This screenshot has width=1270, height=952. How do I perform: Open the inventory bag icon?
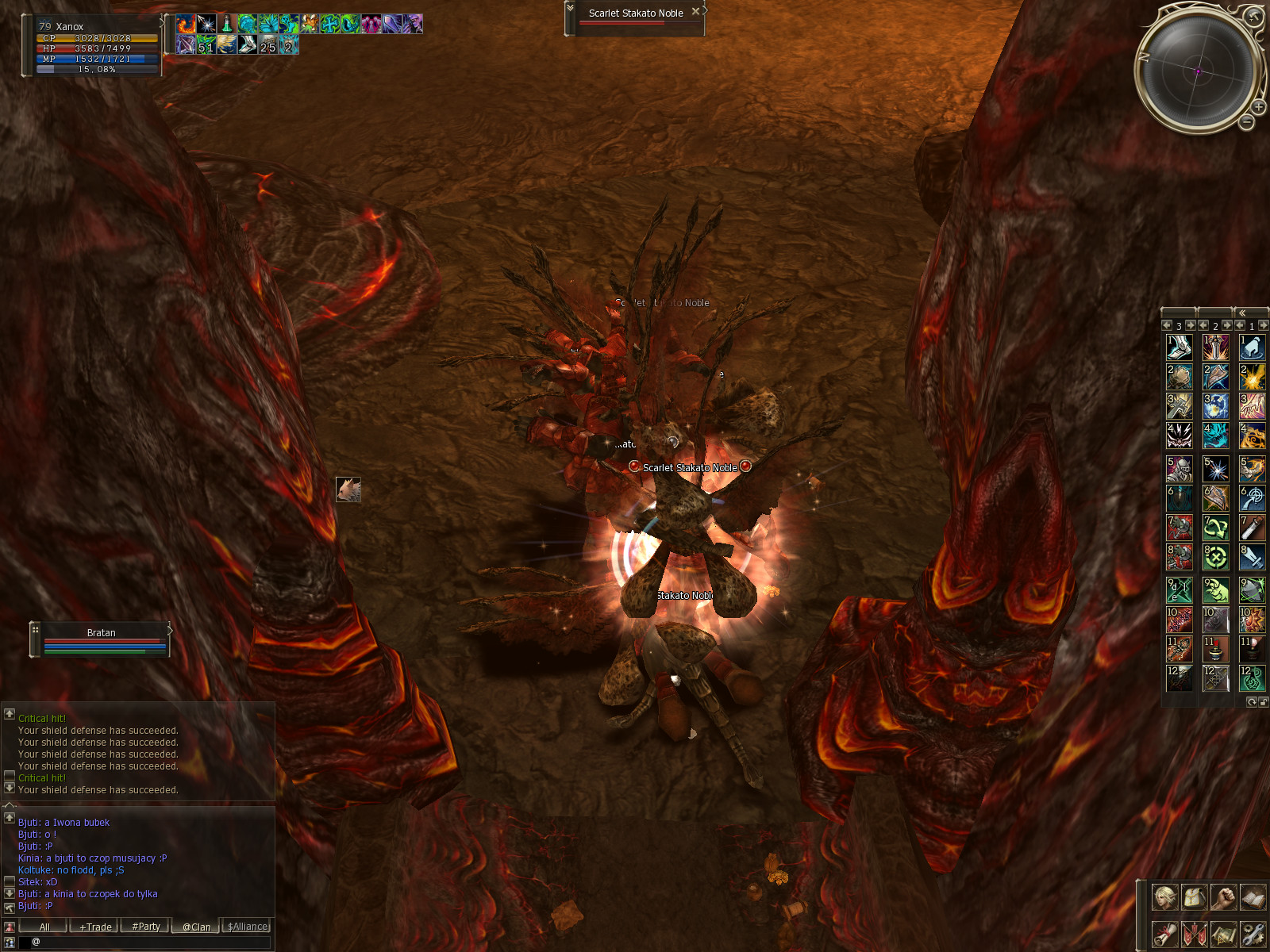1194,897
